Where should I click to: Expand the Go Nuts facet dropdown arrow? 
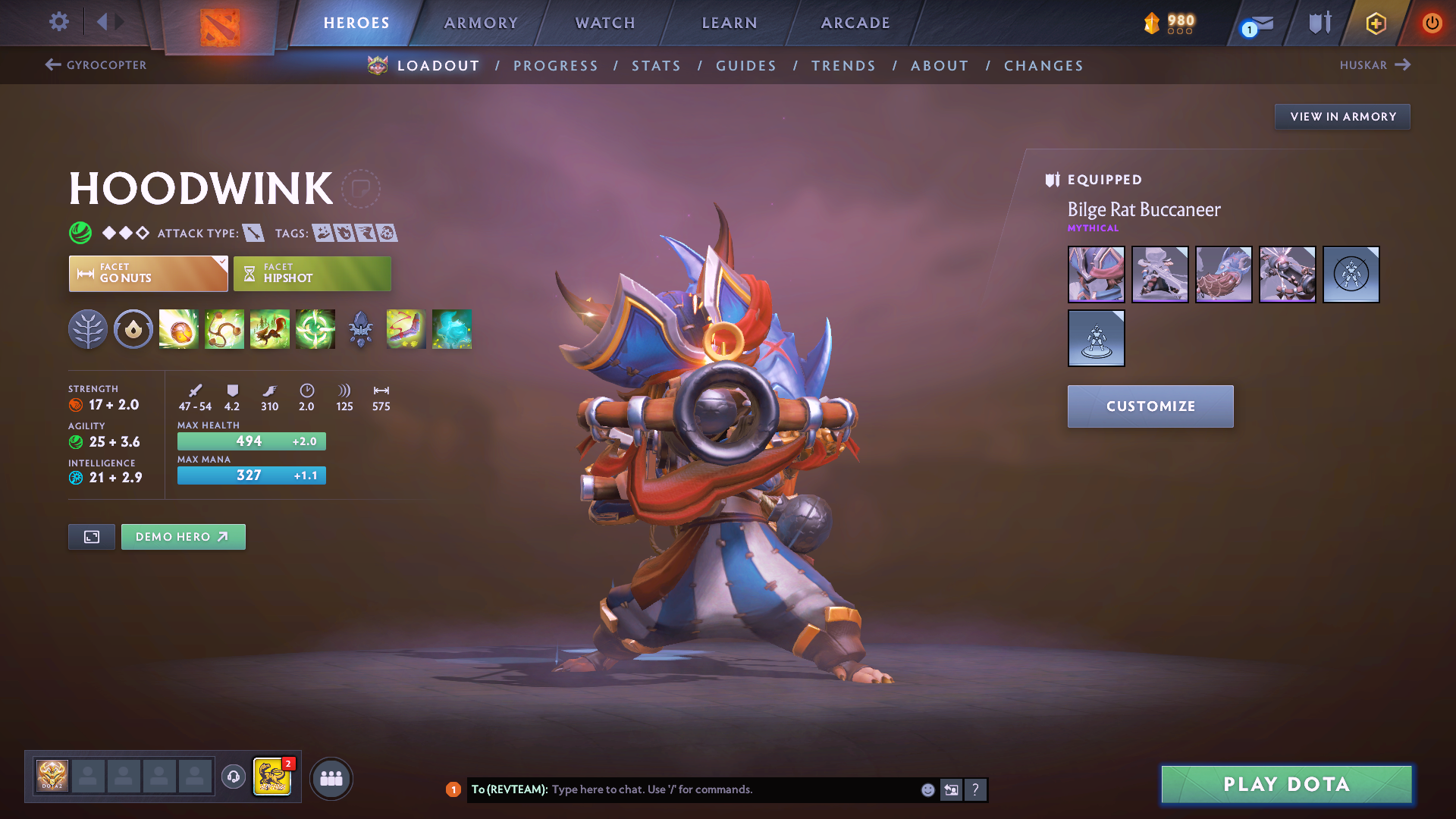coord(221,264)
